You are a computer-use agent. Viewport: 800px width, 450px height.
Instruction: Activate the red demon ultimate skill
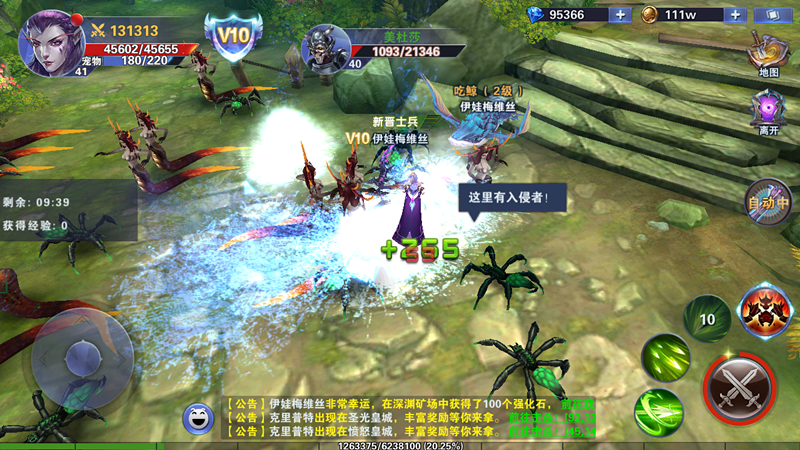(x=765, y=311)
